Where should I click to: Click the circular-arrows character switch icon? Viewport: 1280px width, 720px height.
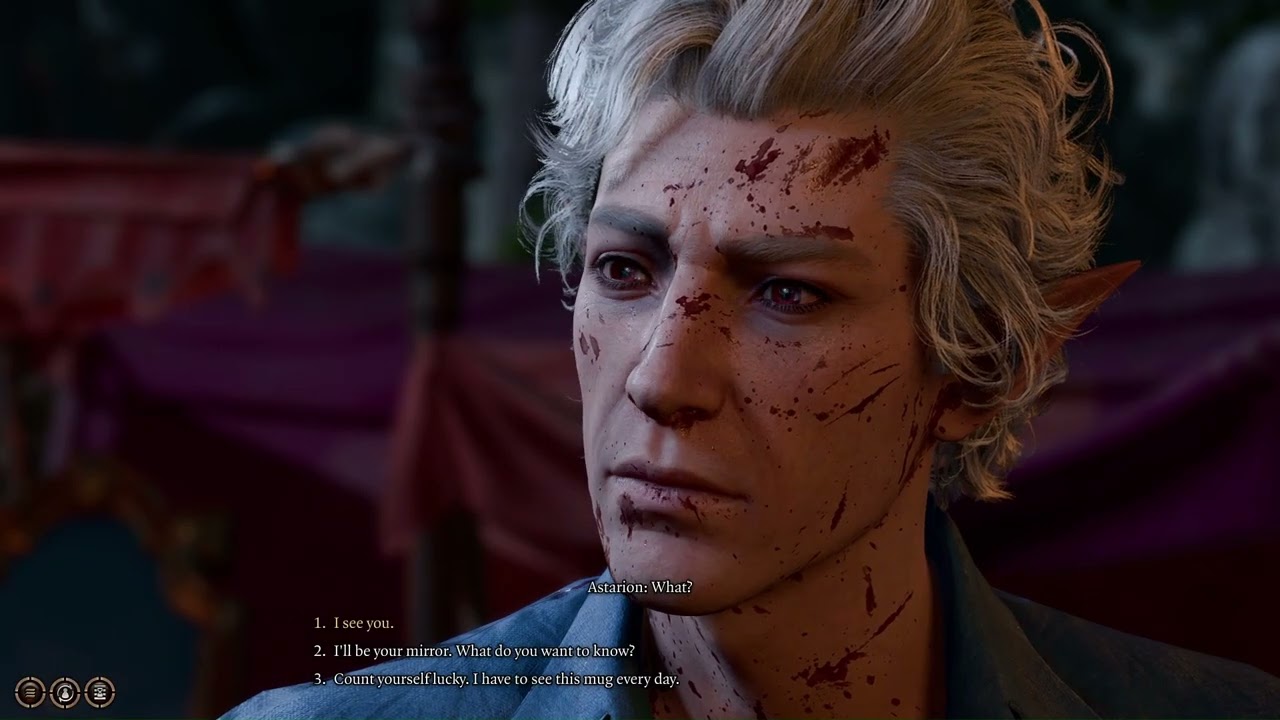[x=65, y=691]
